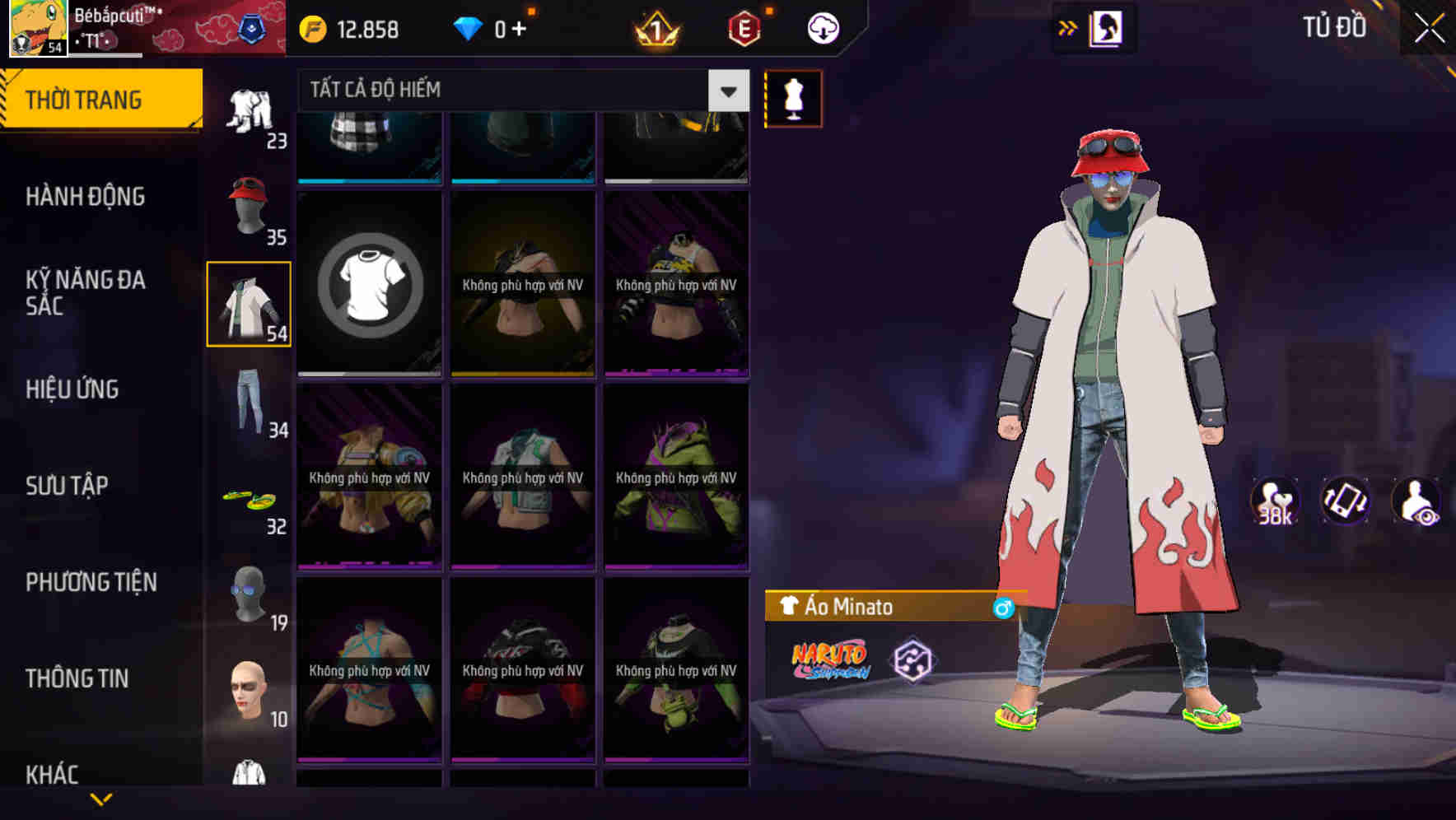
Task: Toggle the mannequin display button
Action: click(x=793, y=99)
